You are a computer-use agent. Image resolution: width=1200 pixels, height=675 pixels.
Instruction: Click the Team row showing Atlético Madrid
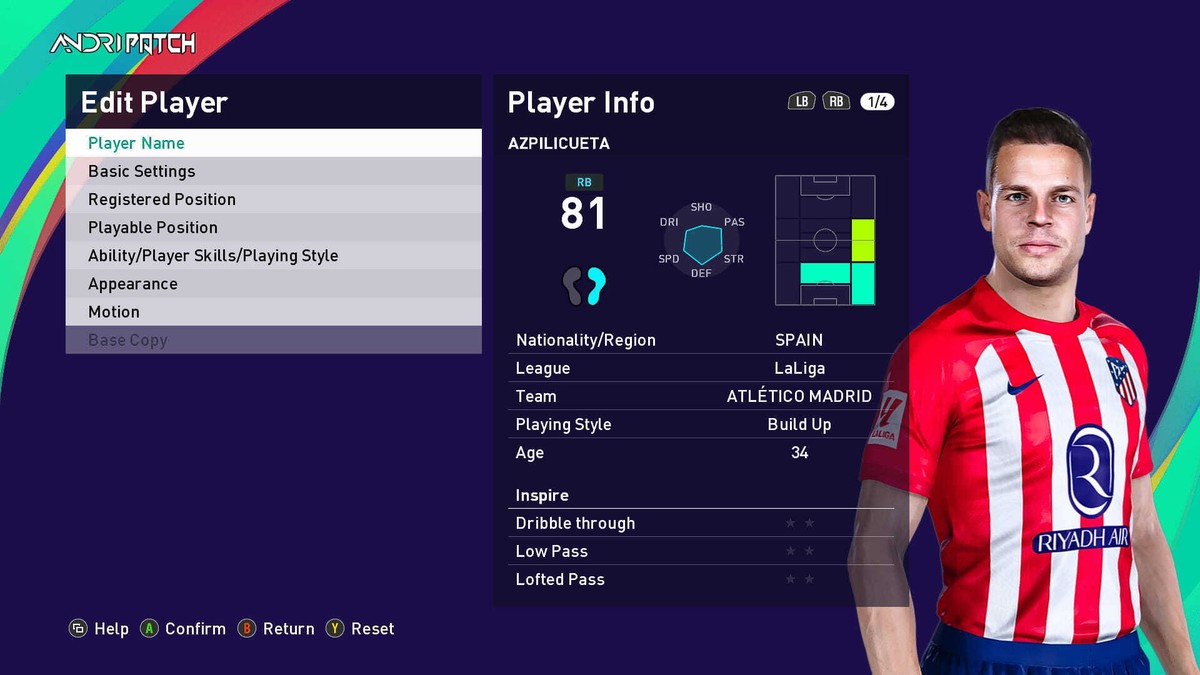point(700,396)
